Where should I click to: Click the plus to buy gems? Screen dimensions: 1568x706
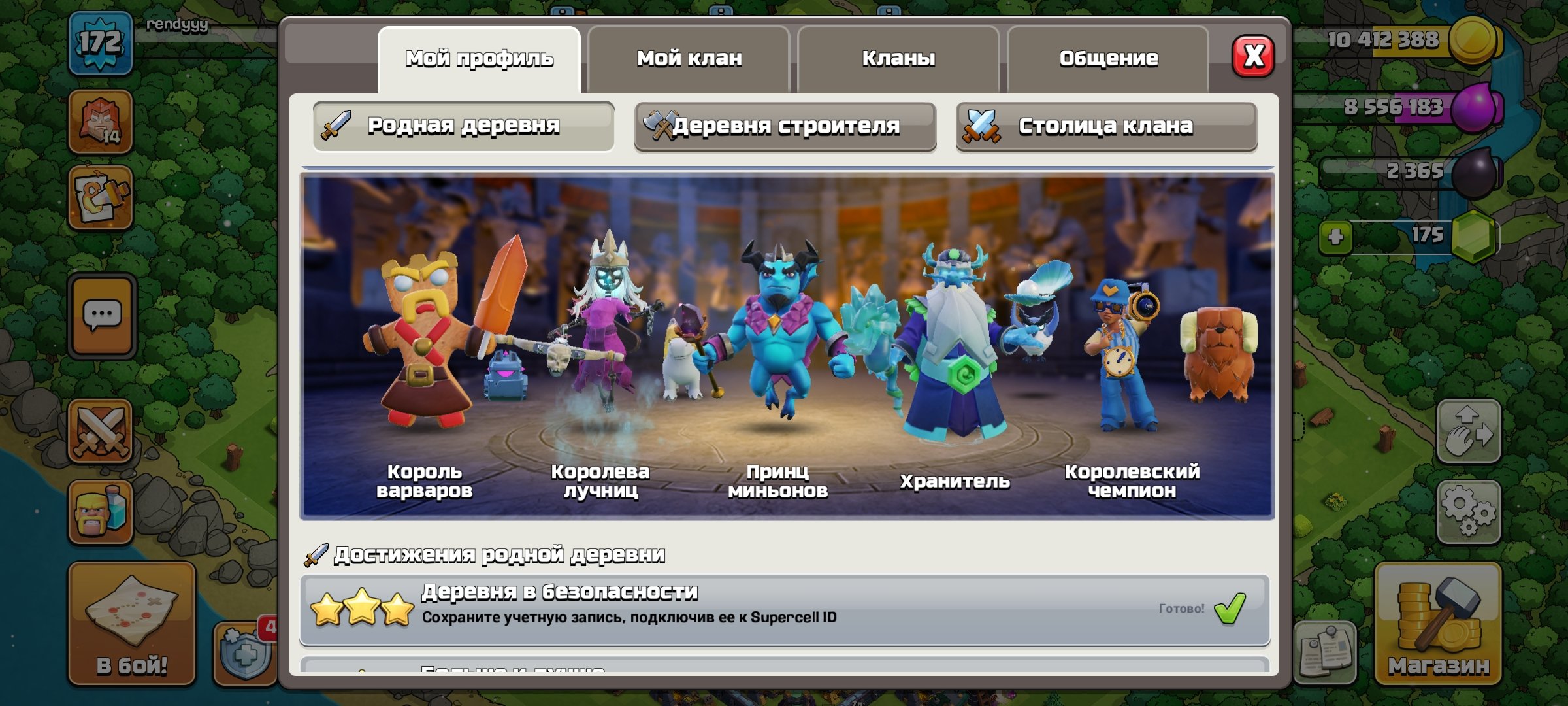(x=1337, y=238)
